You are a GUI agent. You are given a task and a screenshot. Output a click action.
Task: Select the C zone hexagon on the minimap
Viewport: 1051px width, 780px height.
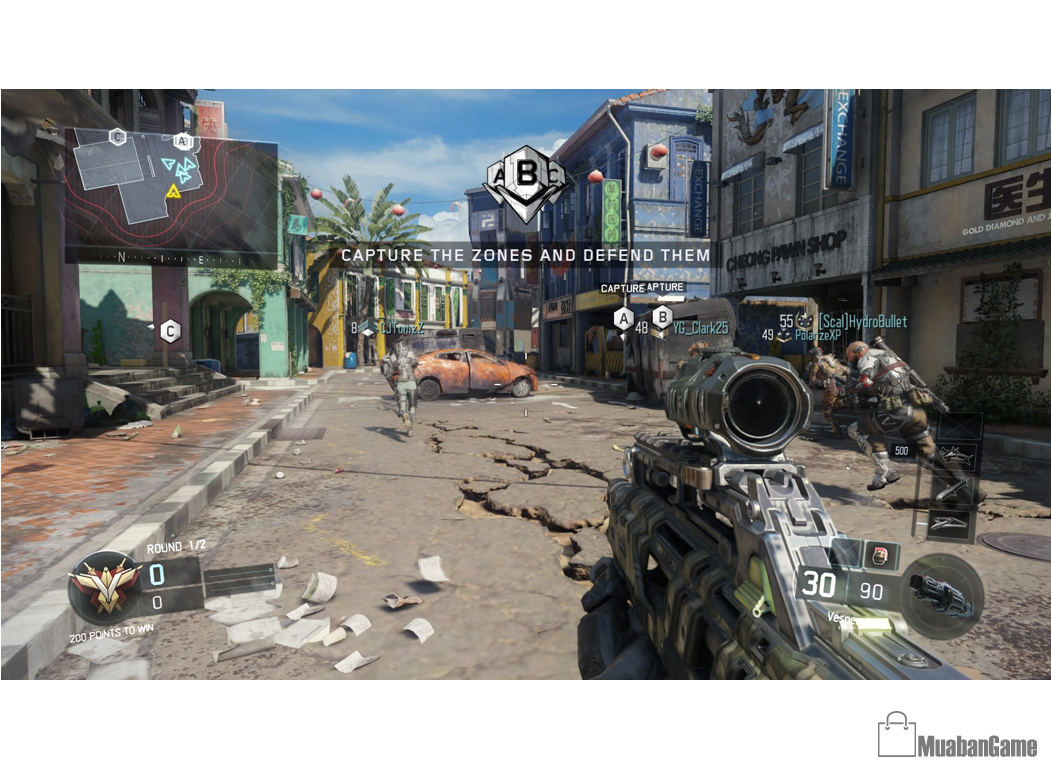pyautogui.click(x=118, y=137)
